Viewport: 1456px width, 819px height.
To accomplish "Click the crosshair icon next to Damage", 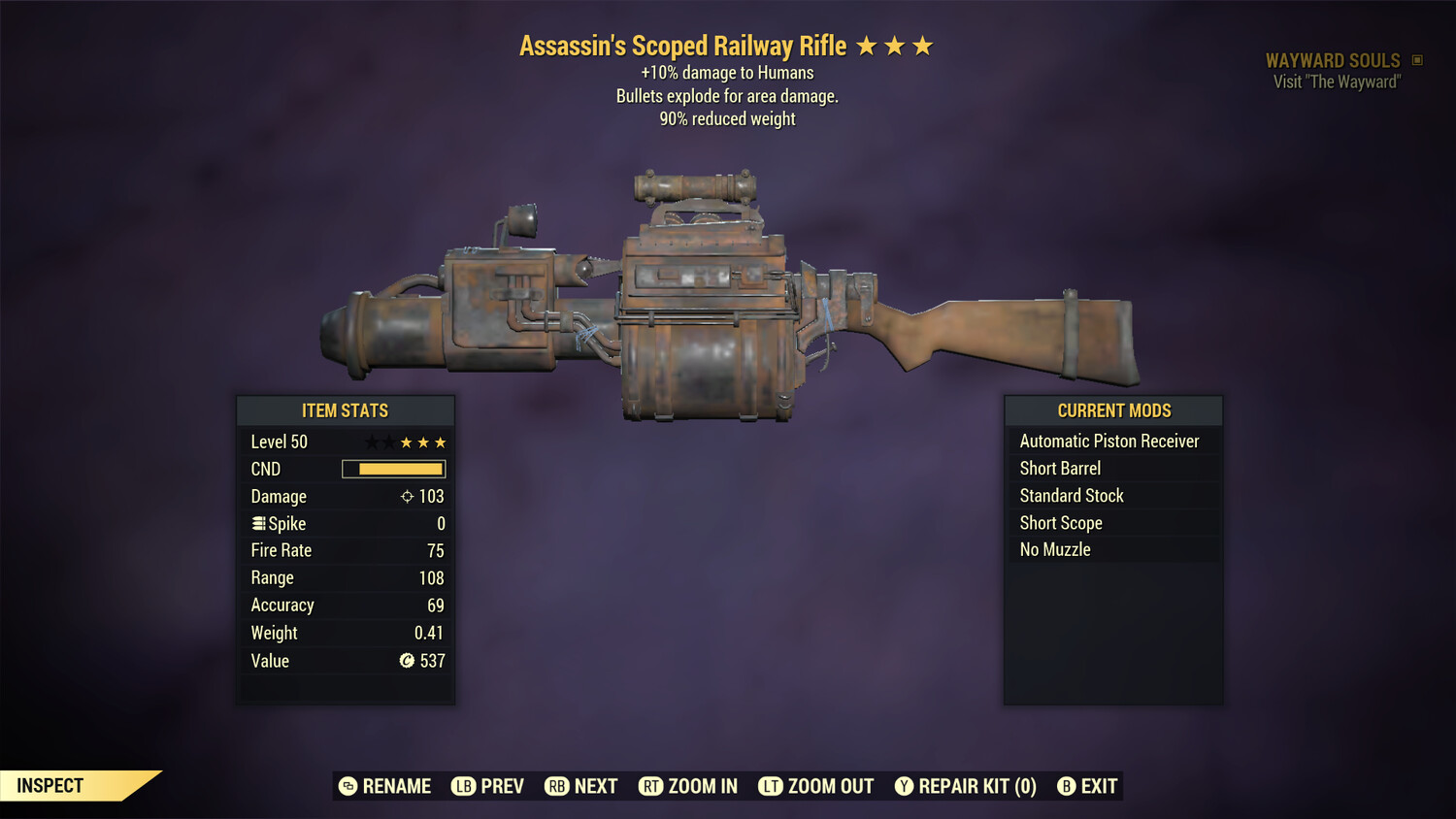I will pos(406,496).
